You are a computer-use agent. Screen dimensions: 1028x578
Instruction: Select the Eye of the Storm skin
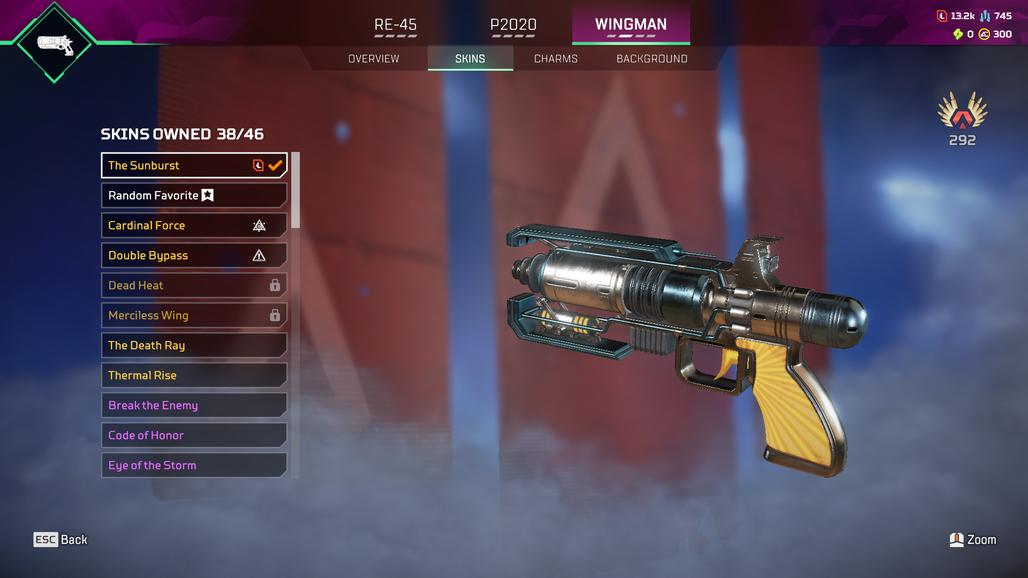coord(194,465)
